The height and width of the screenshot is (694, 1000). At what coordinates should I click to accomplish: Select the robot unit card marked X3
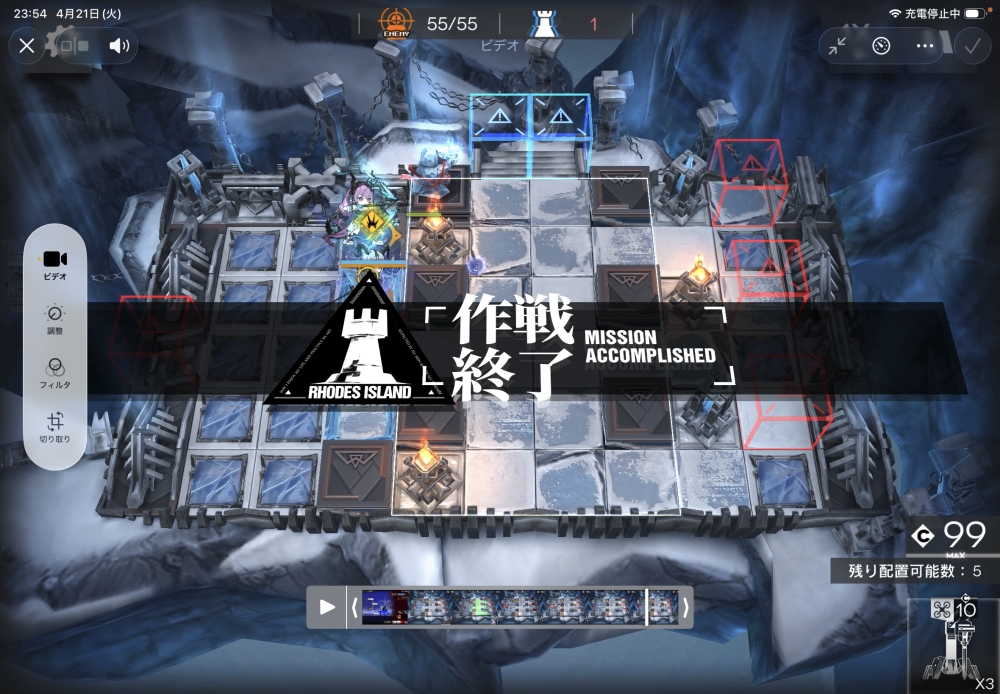tap(953, 645)
